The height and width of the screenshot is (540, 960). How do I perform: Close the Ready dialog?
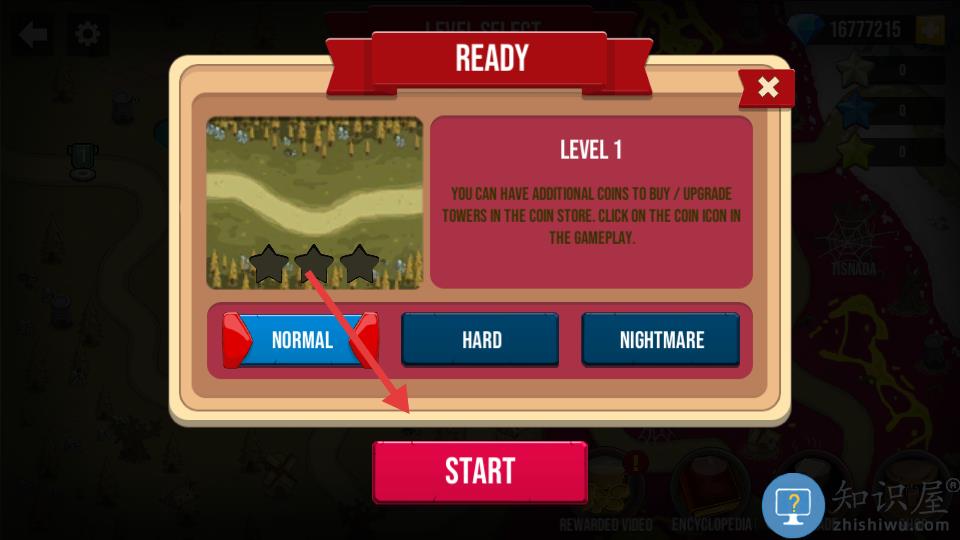pyautogui.click(x=767, y=88)
